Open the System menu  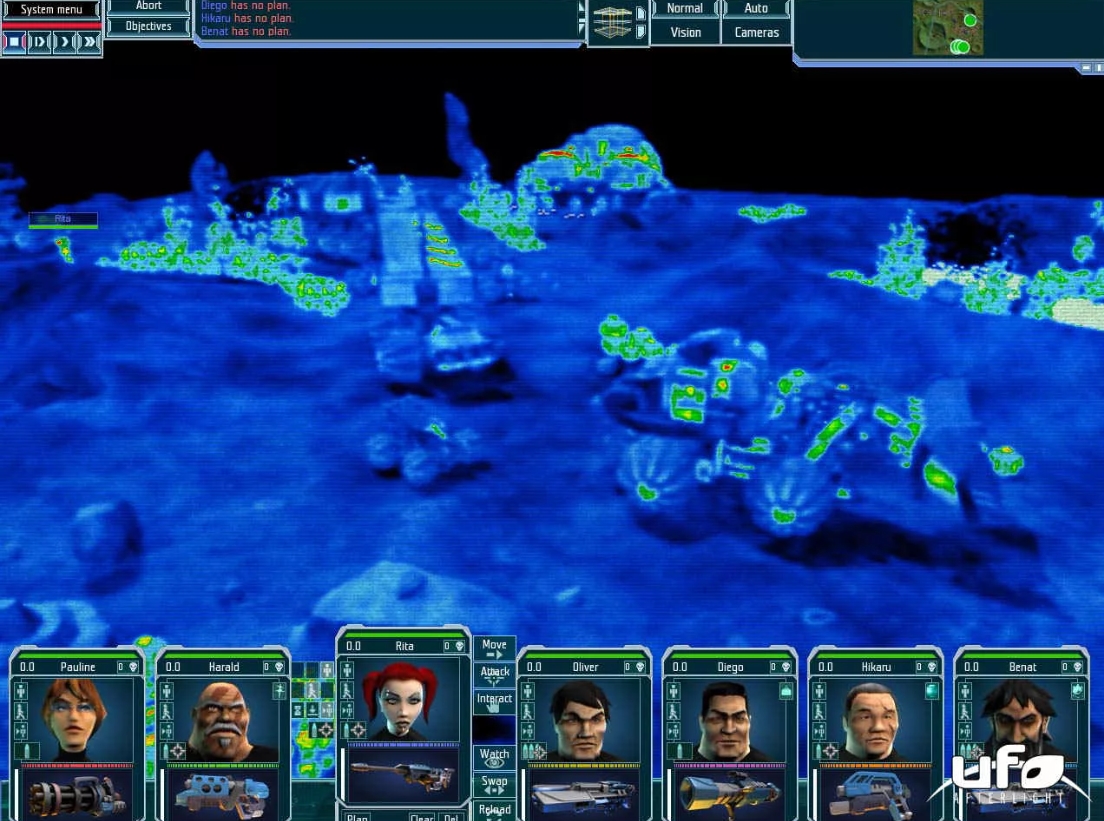51,10
